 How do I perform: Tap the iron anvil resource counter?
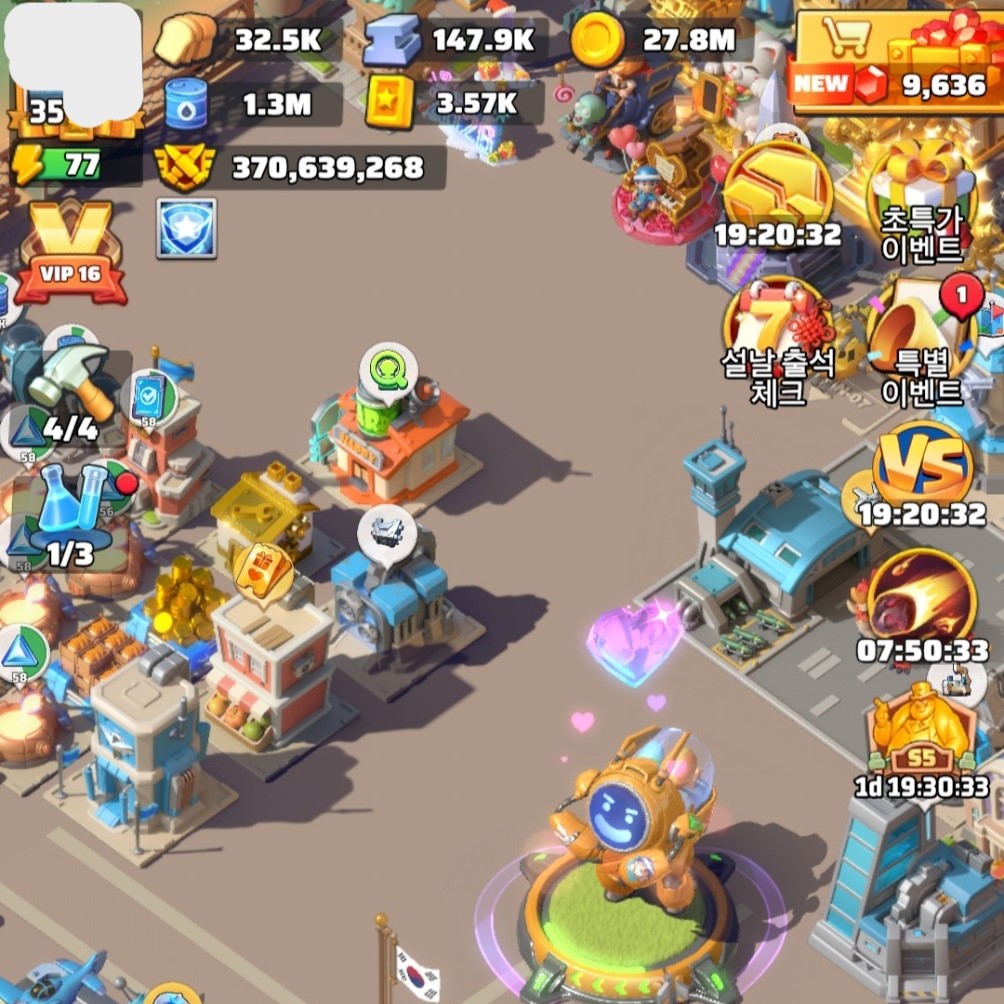pyautogui.click(x=448, y=40)
